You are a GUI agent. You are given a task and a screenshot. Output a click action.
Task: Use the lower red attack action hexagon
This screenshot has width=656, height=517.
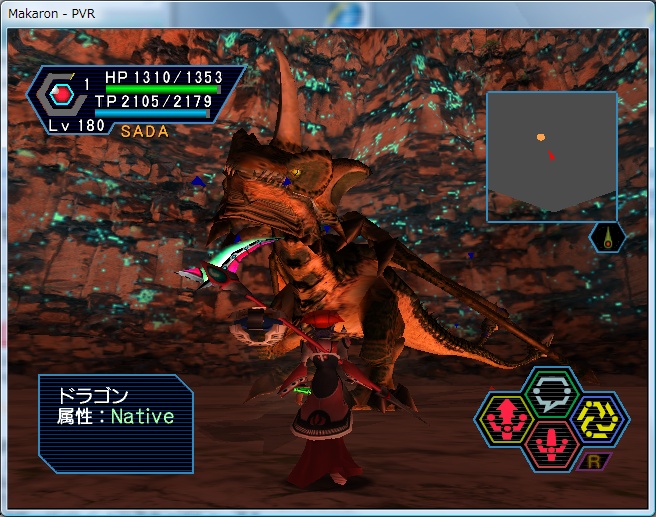(x=550, y=442)
